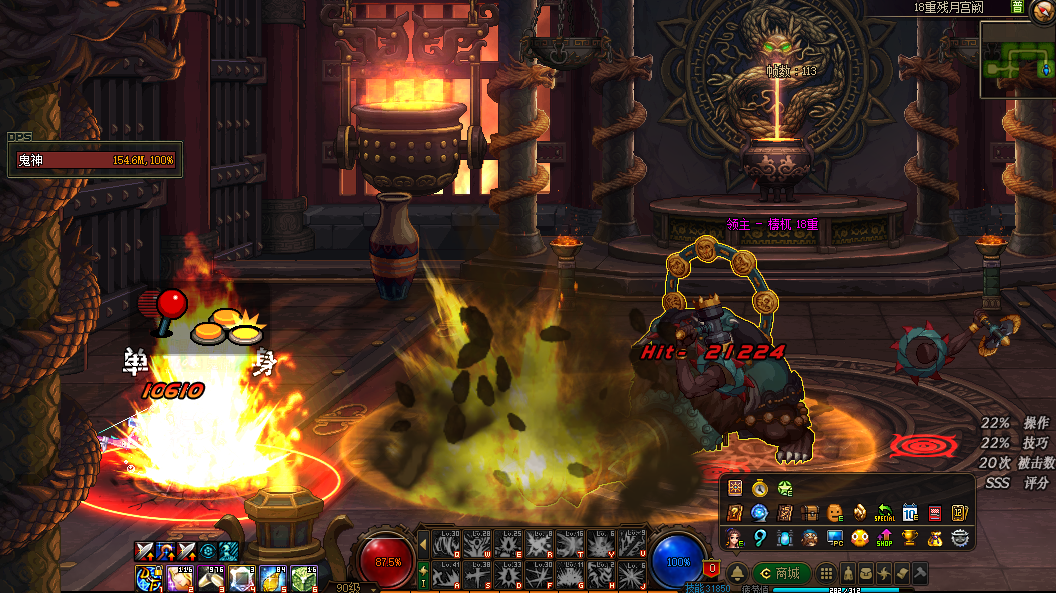
Task: Open the calendar icon showing 10
Action: [x=909, y=513]
